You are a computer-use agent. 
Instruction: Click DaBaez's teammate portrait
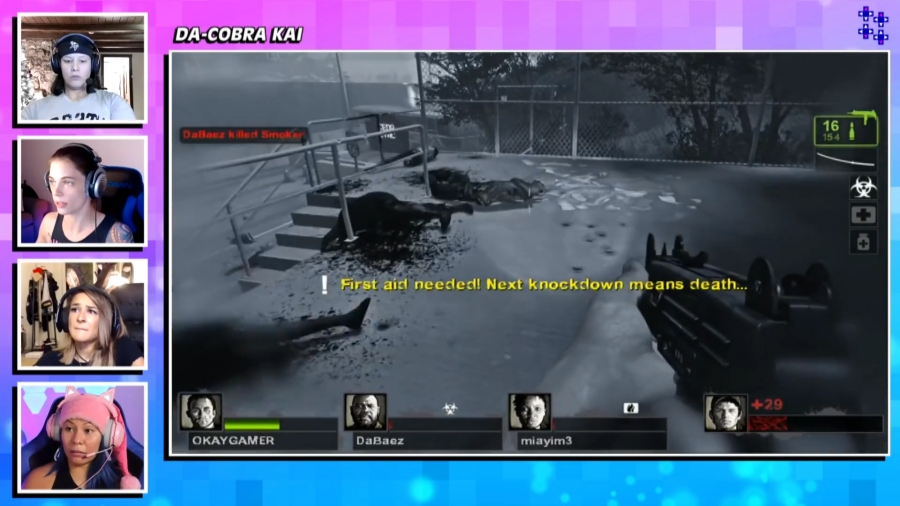[x=365, y=412]
